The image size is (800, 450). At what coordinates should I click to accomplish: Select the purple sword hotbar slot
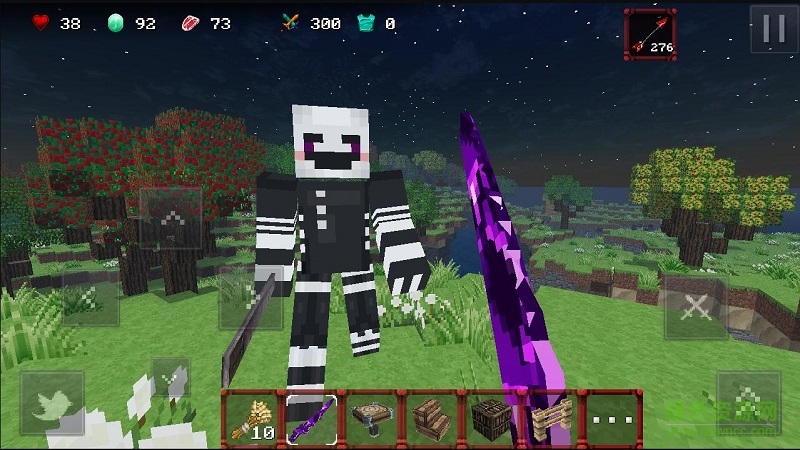[x=311, y=418]
